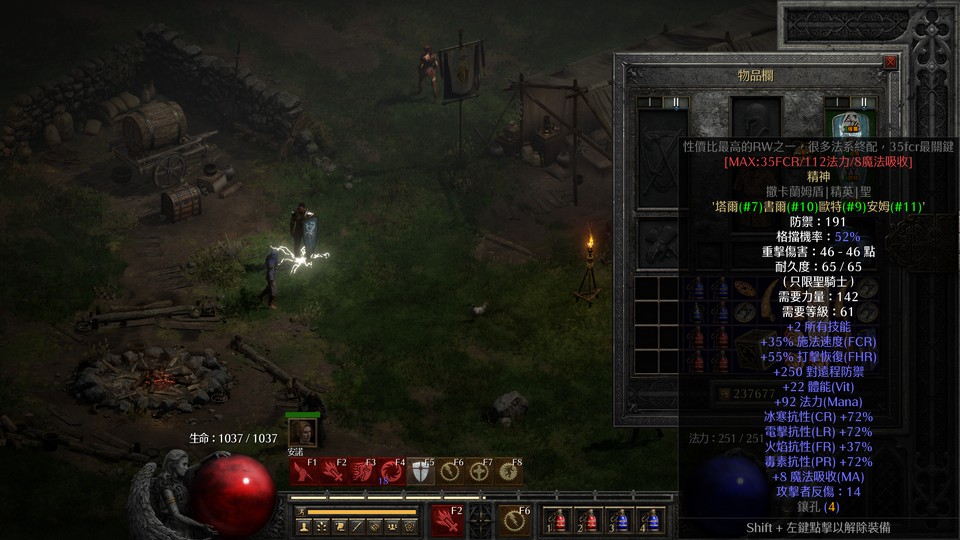Choose the F3 red skill icon

coord(362,471)
